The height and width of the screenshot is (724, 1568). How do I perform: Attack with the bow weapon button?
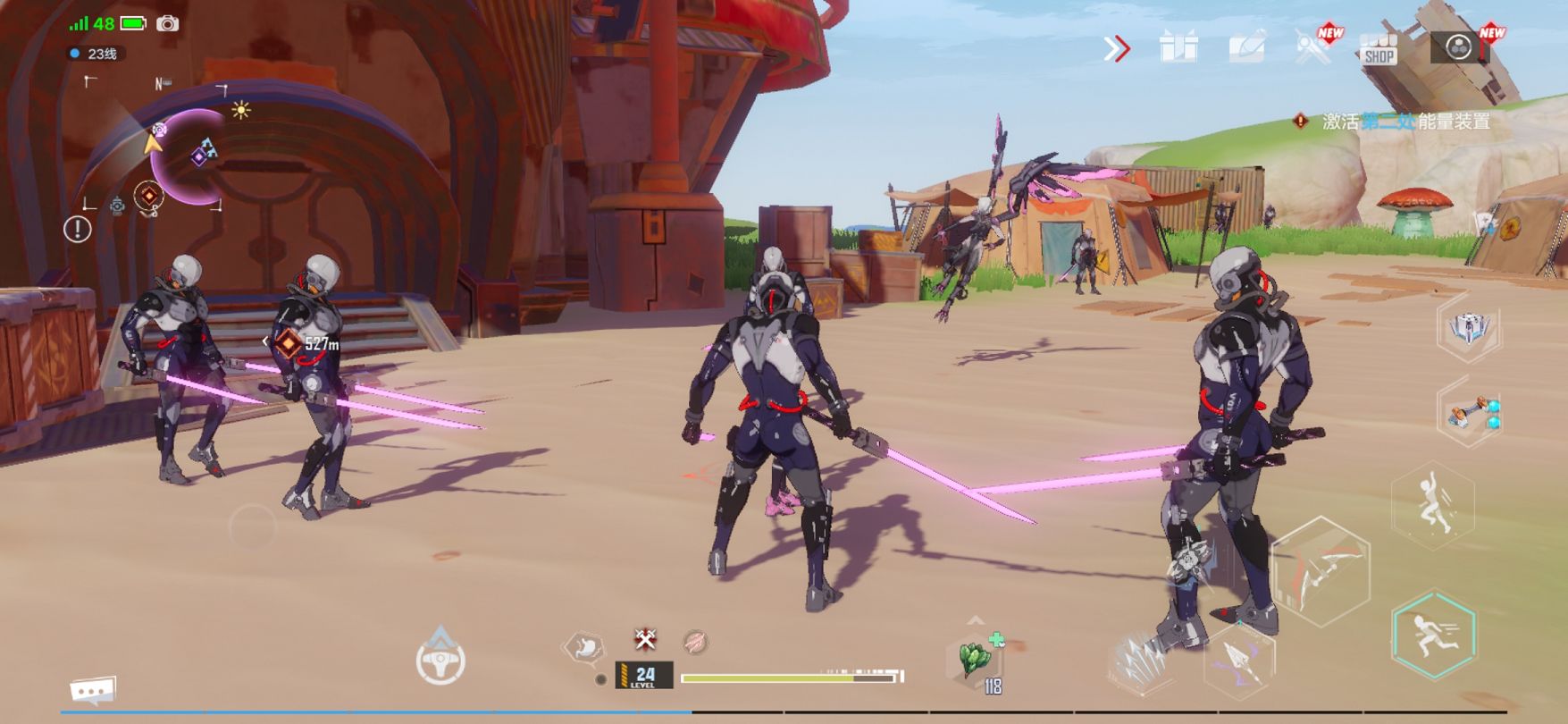(x=1321, y=570)
